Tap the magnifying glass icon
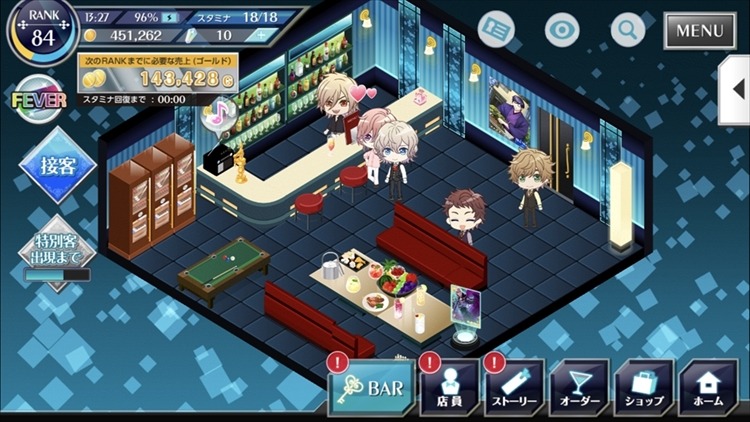The height and width of the screenshot is (422, 750). pyautogui.click(x=628, y=29)
